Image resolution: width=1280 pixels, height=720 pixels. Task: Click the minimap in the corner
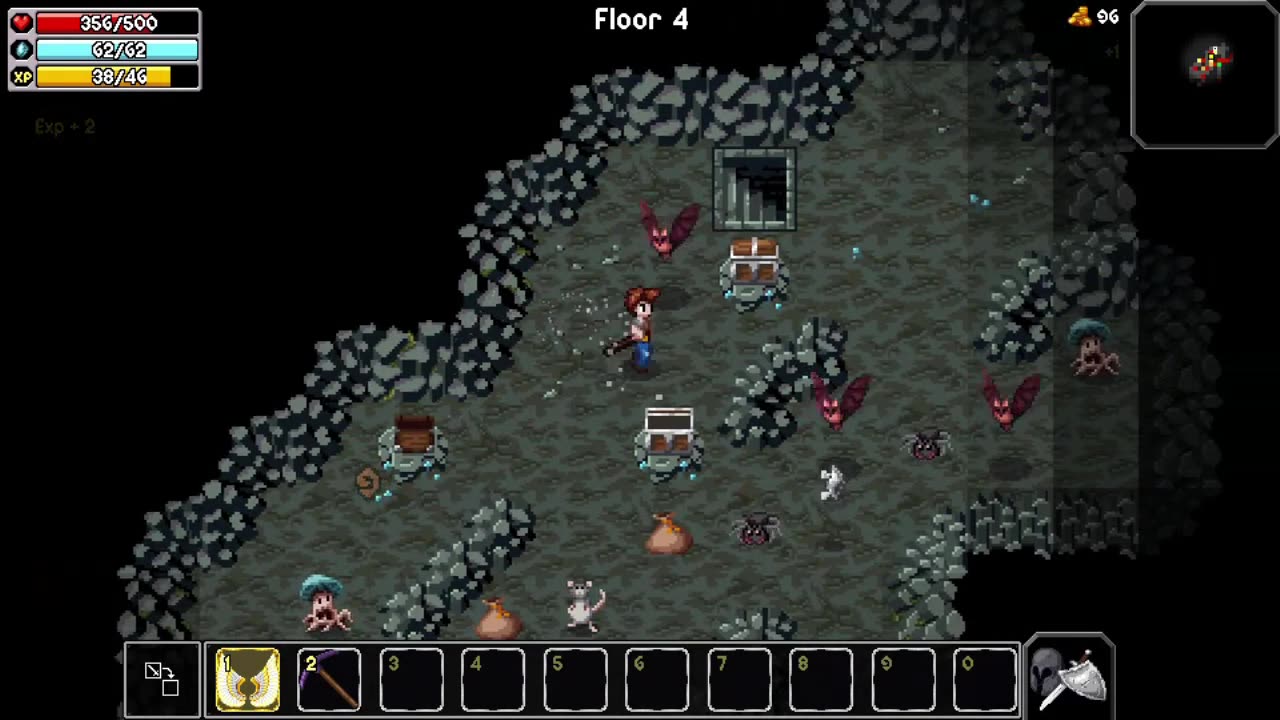(x=1205, y=75)
